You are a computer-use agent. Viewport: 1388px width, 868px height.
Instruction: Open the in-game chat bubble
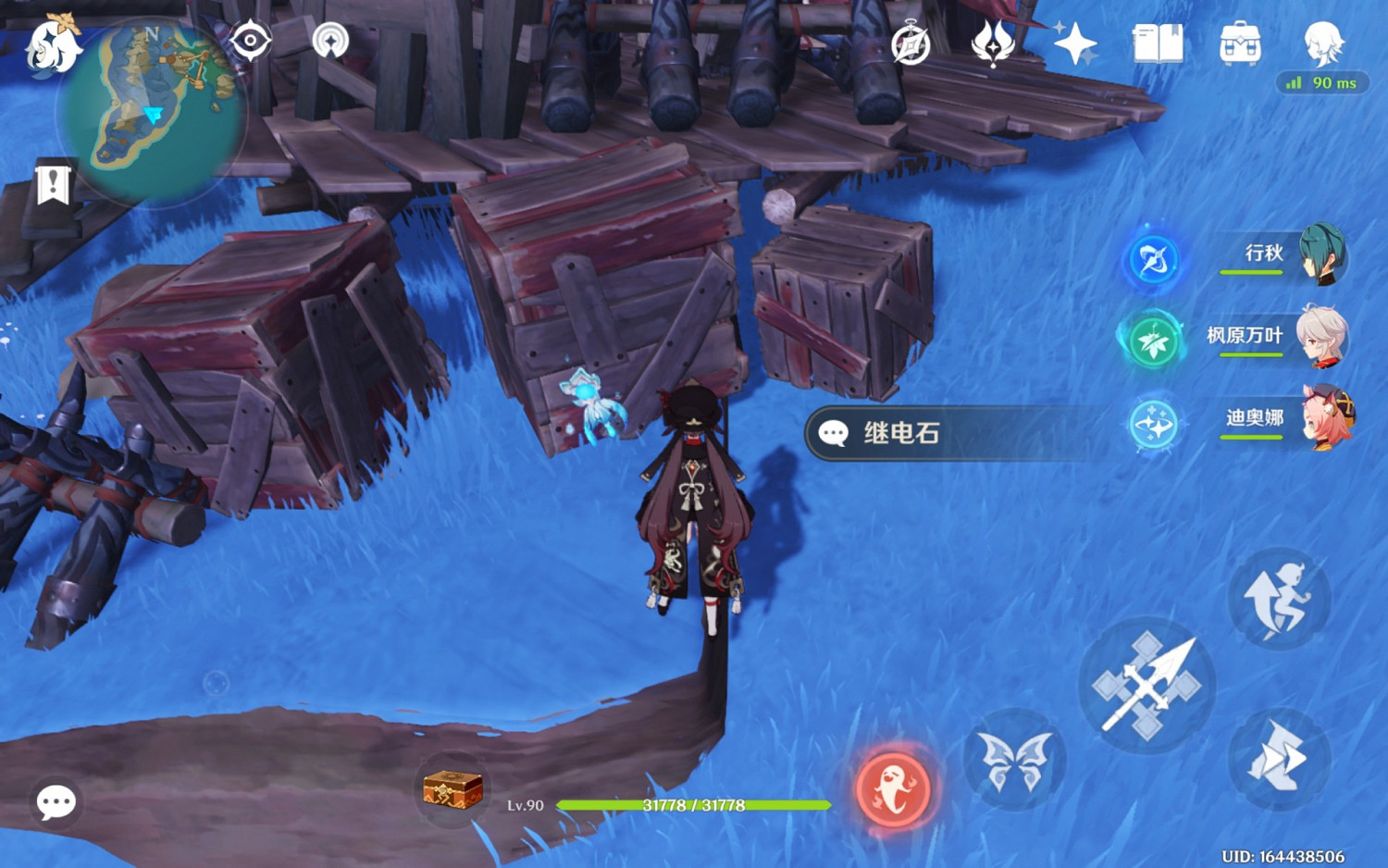click(x=57, y=803)
